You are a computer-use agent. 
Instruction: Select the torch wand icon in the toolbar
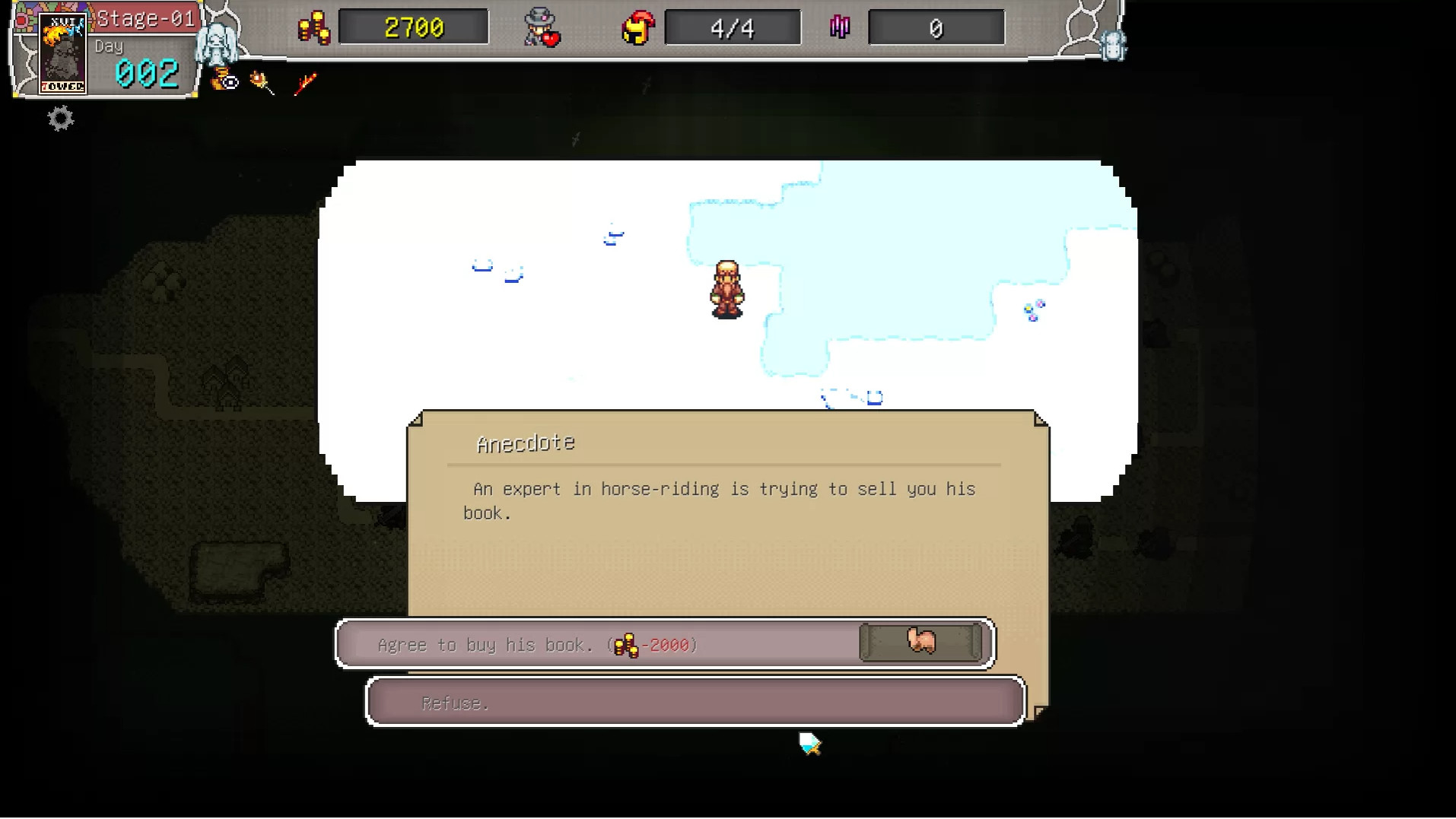pyautogui.click(x=264, y=81)
